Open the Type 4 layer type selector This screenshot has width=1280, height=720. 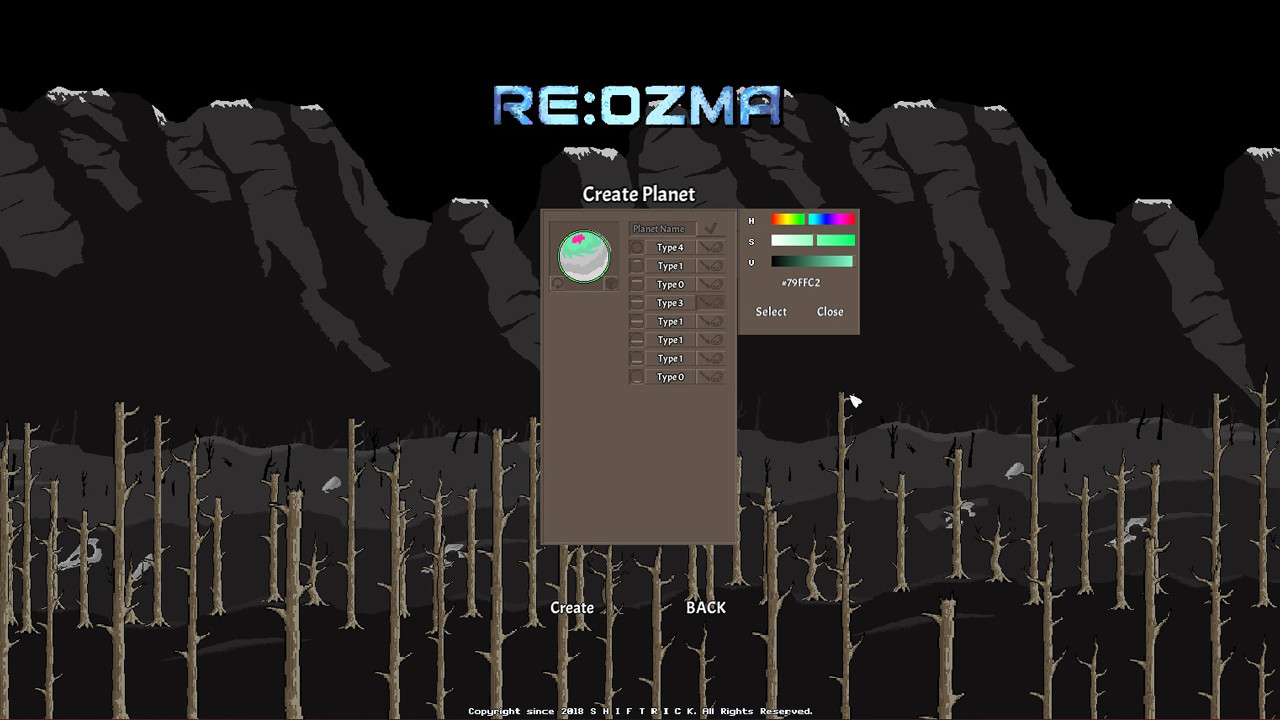point(670,246)
